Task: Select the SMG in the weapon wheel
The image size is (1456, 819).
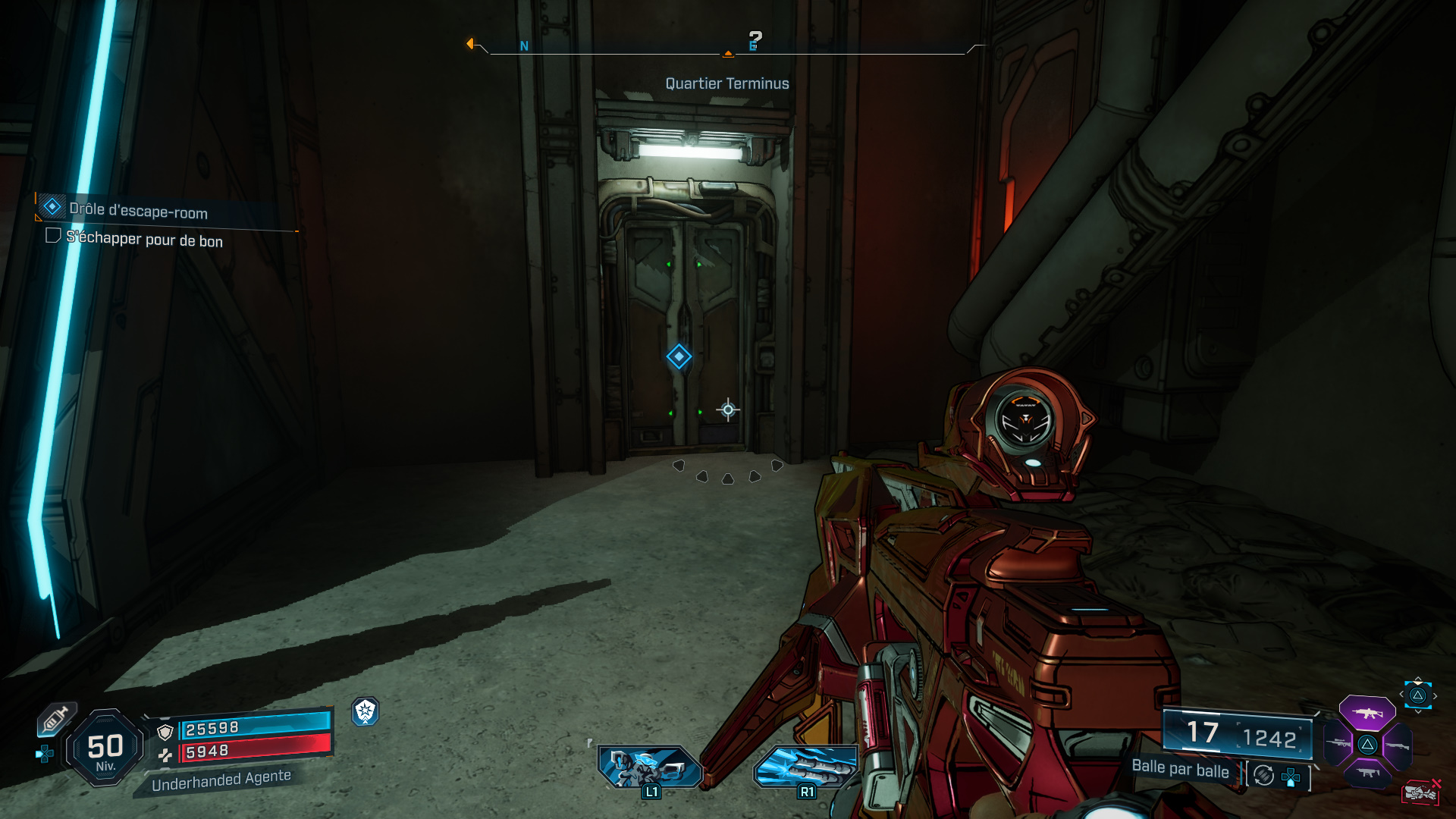Action: point(1367,772)
